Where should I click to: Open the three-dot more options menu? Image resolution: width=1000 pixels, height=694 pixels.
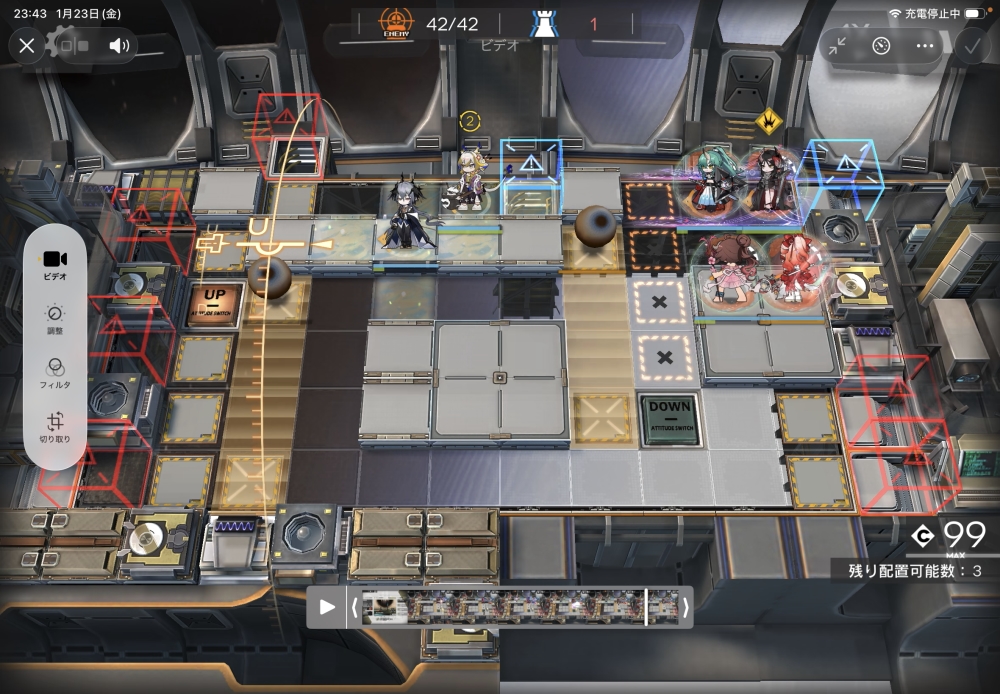(924, 45)
